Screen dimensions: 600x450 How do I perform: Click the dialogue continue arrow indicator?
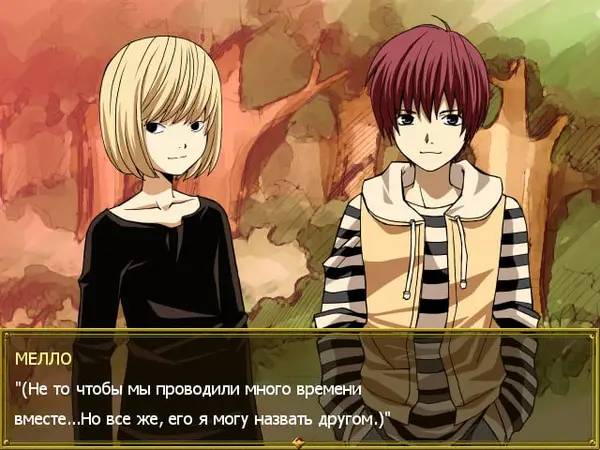click(x=298, y=441)
